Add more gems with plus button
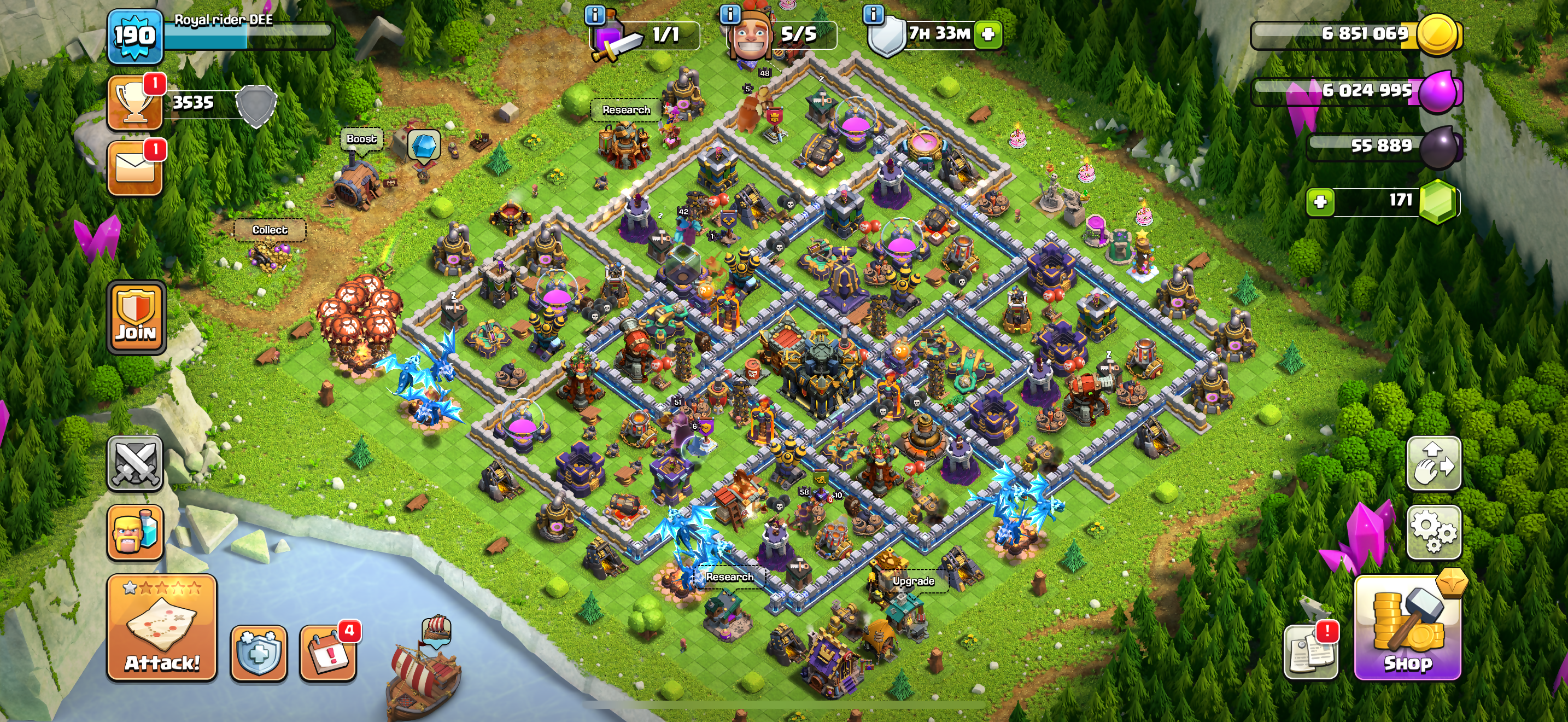The height and width of the screenshot is (722, 1568). 1320,201
